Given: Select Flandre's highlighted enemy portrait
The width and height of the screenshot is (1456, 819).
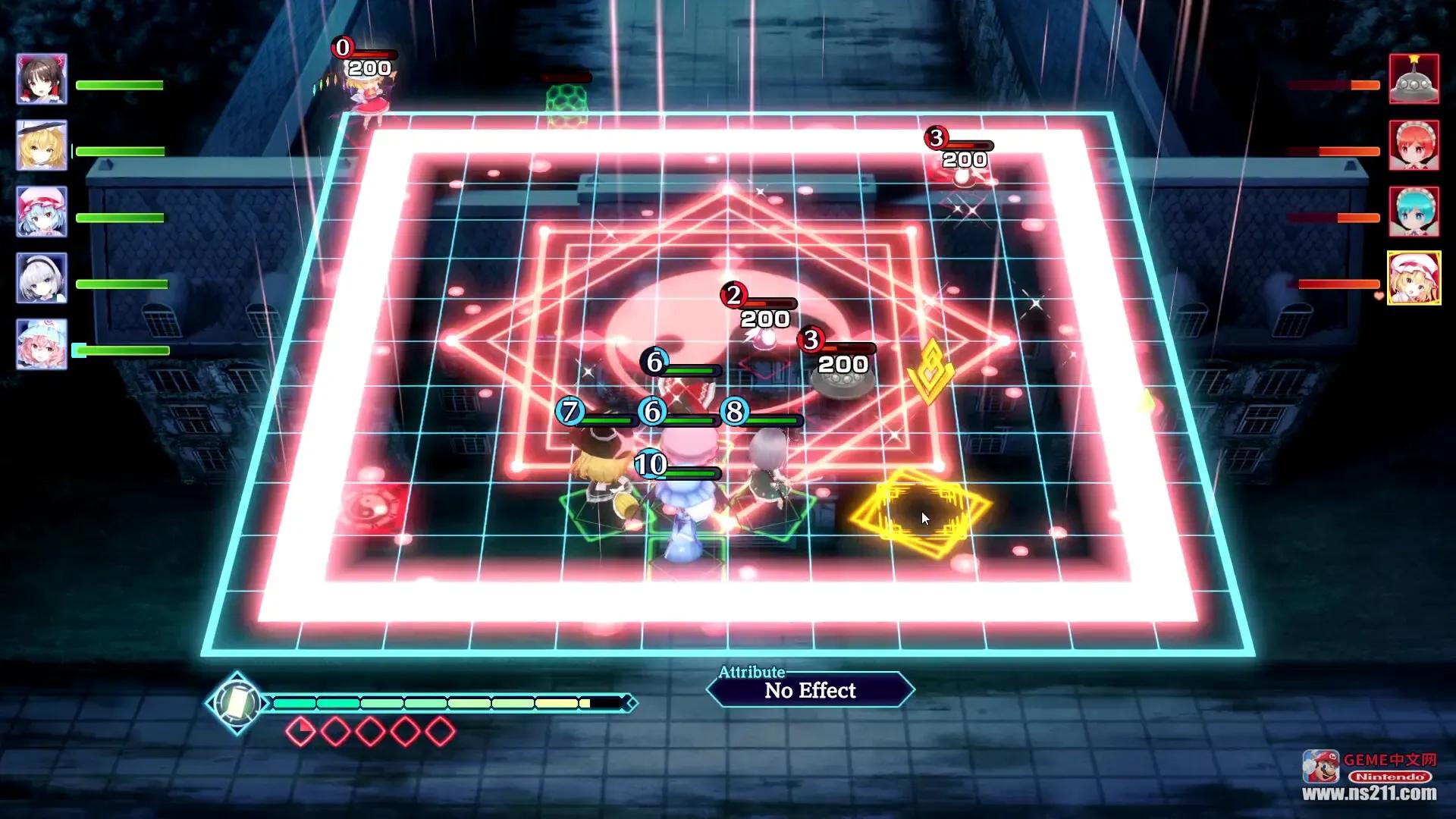Looking at the screenshot, I should click(1414, 278).
